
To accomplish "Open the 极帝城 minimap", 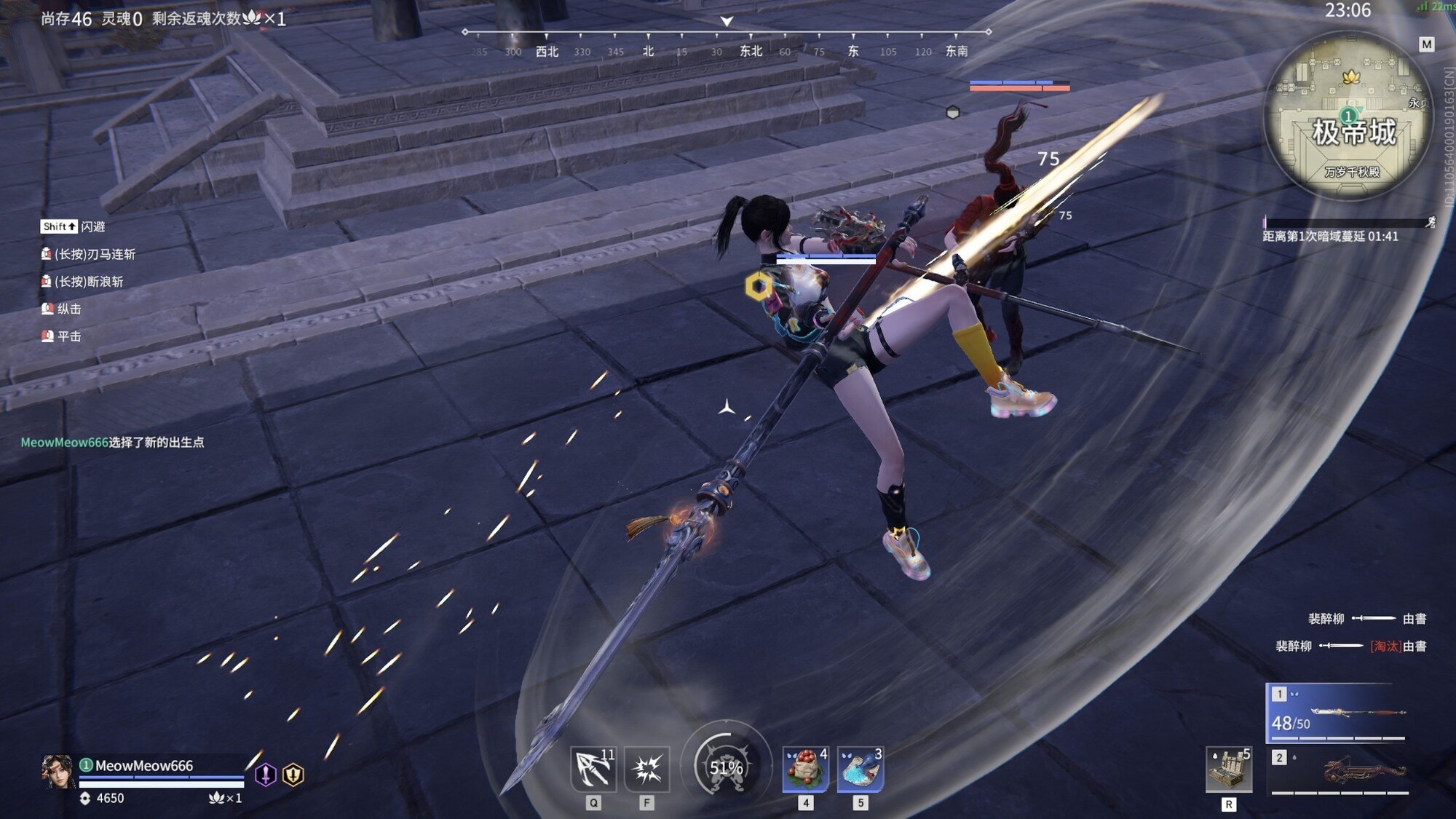I will click(x=1349, y=116).
